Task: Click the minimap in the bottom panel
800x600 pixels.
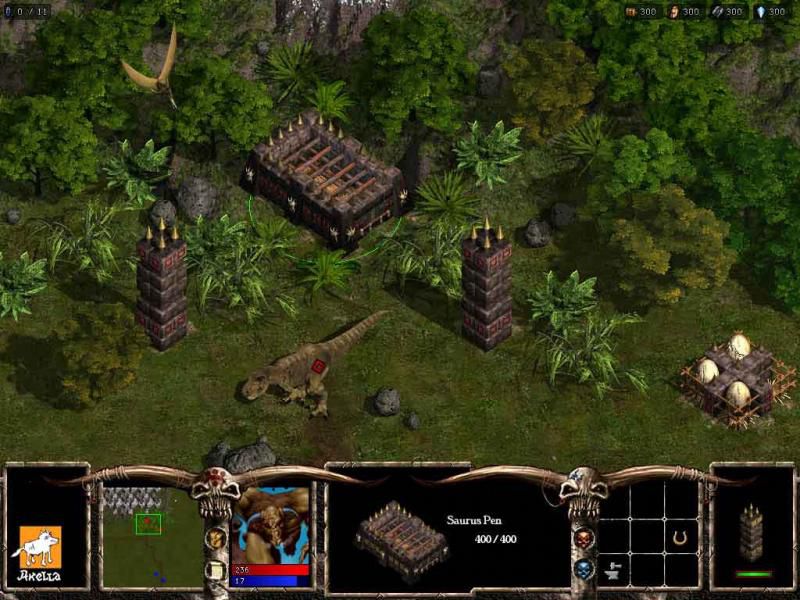Action: tap(152, 536)
